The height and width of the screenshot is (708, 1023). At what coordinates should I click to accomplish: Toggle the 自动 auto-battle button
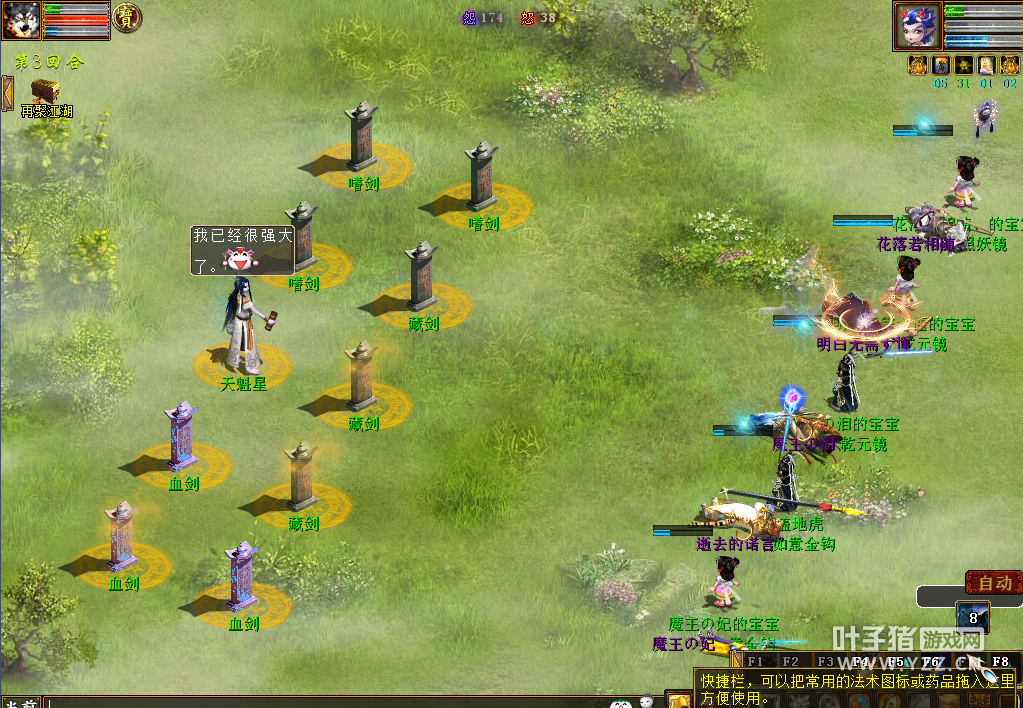[993, 582]
